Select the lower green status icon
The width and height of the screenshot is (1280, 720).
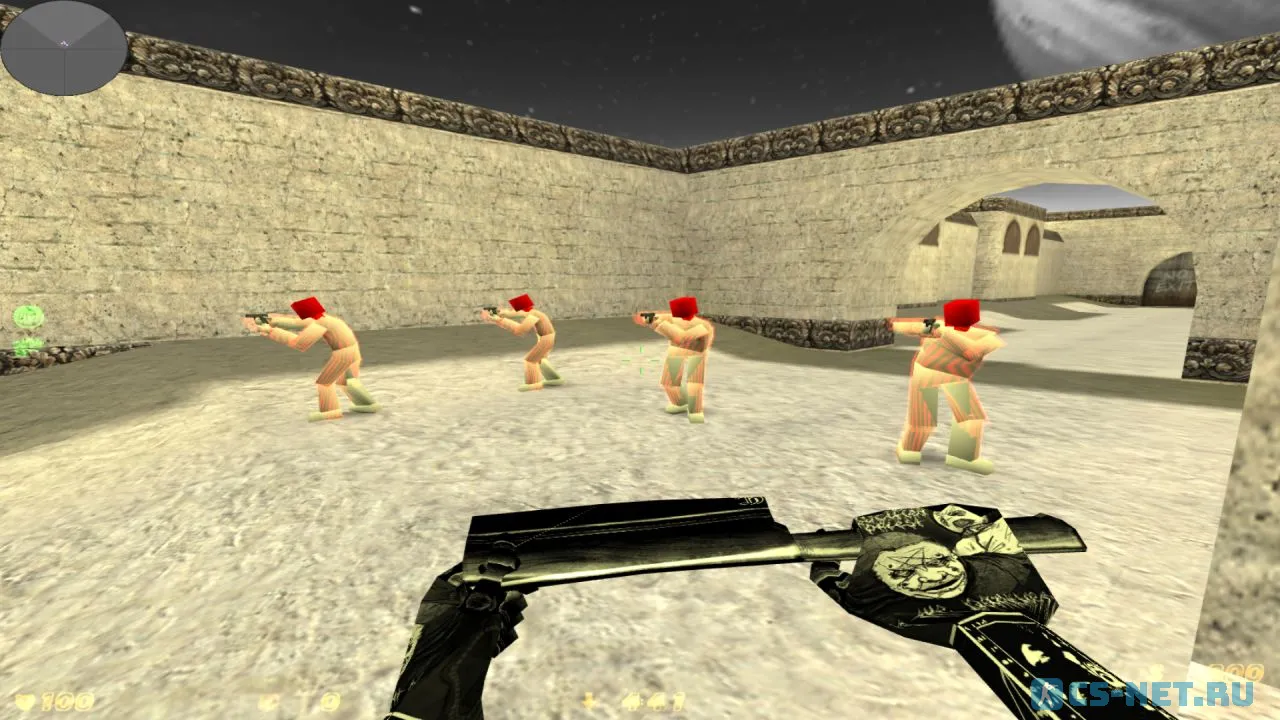(x=28, y=346)
